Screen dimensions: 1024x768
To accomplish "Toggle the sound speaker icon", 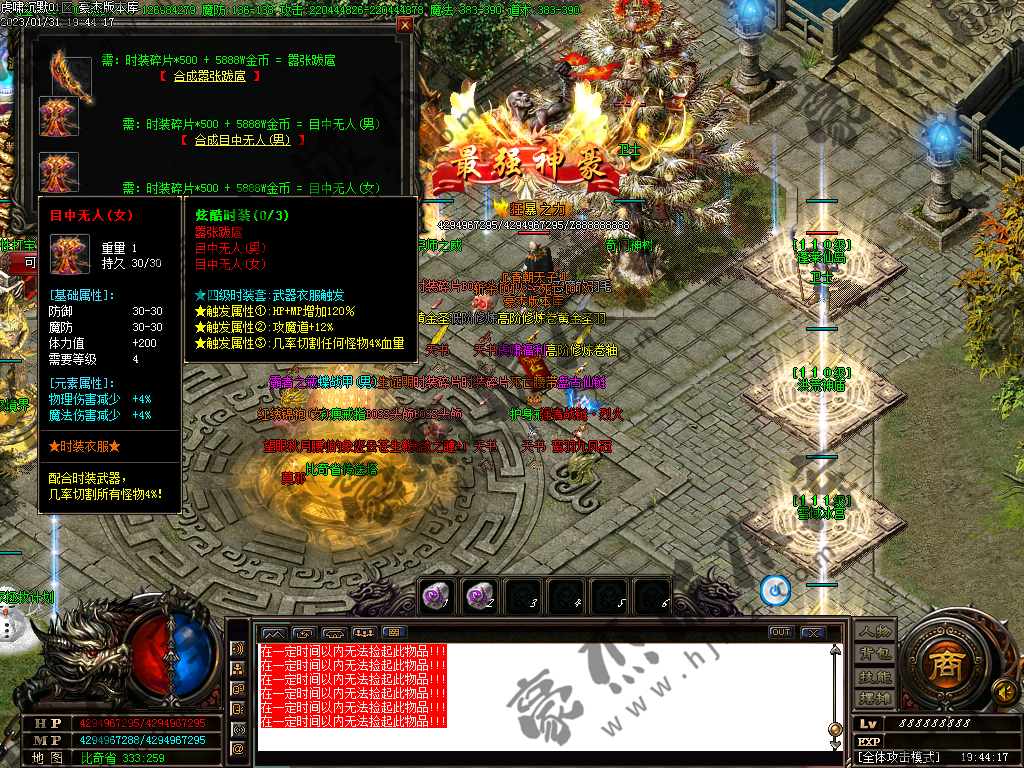I will (1003, 690).
